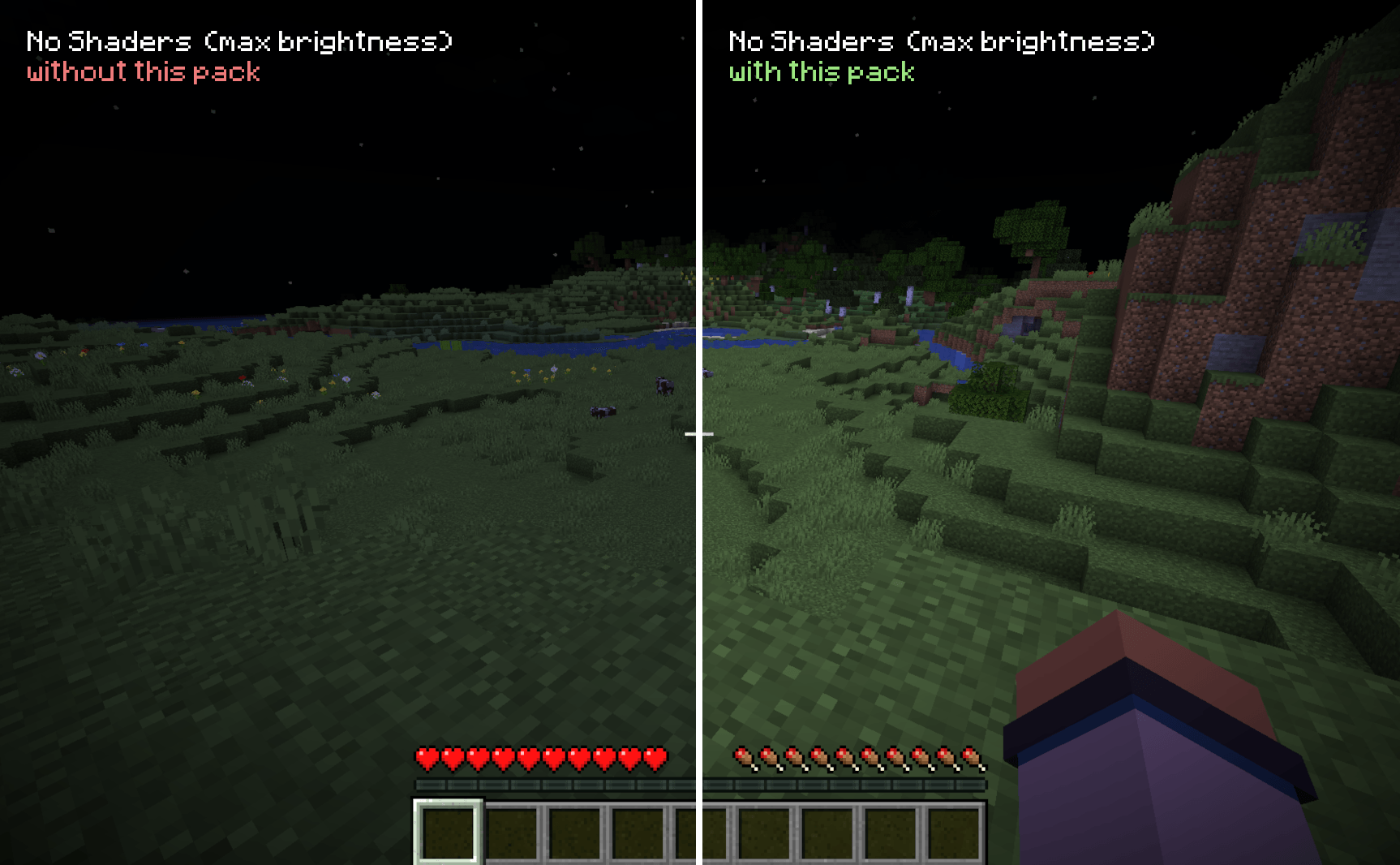Image resolution: width=1400 pixels, height=865 pixels.
Task: Click the 'No Shaders (max brightness)' right title
Action: pos(941,40)
